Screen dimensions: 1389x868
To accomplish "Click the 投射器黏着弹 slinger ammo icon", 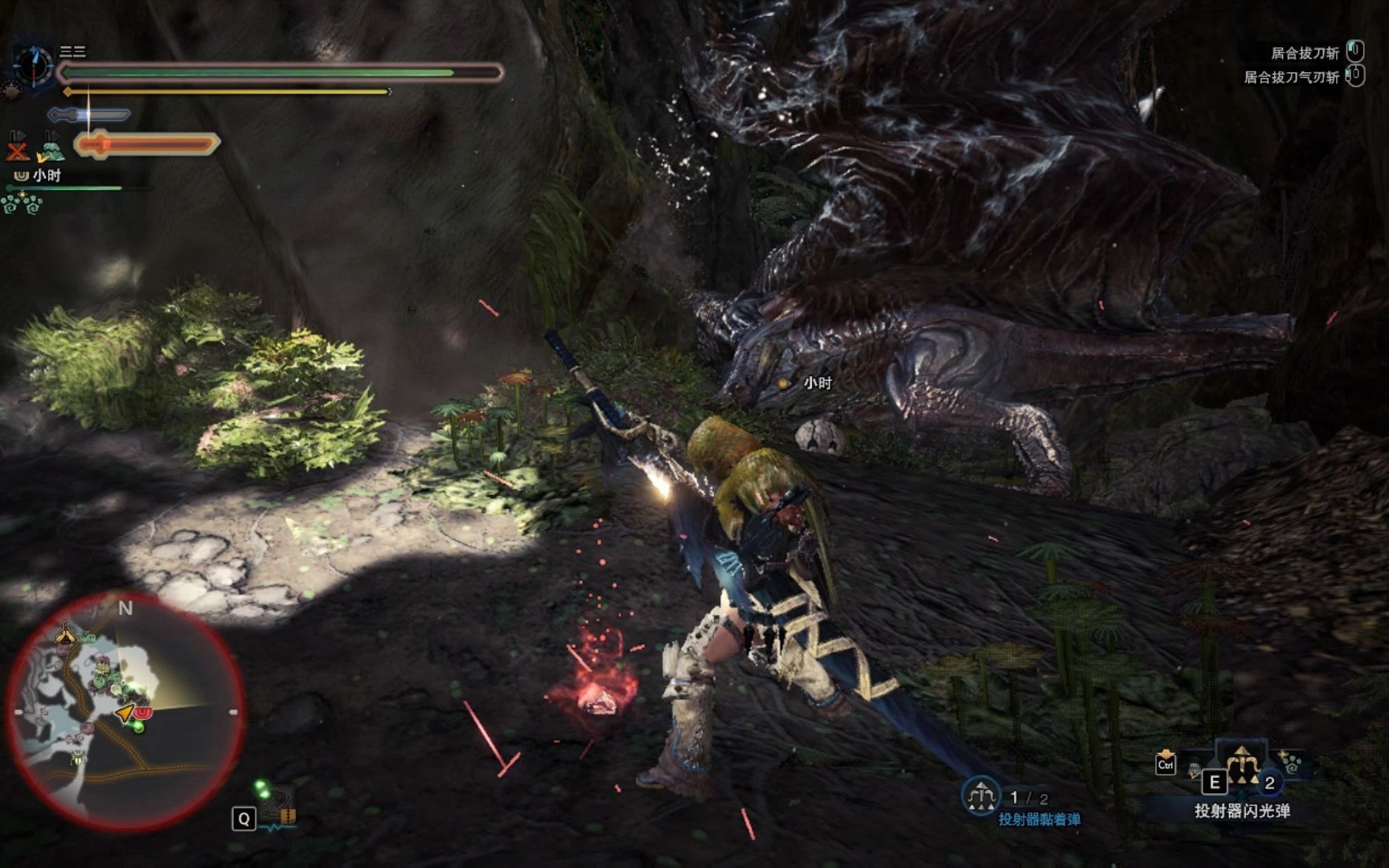I will tap(980, 796).
